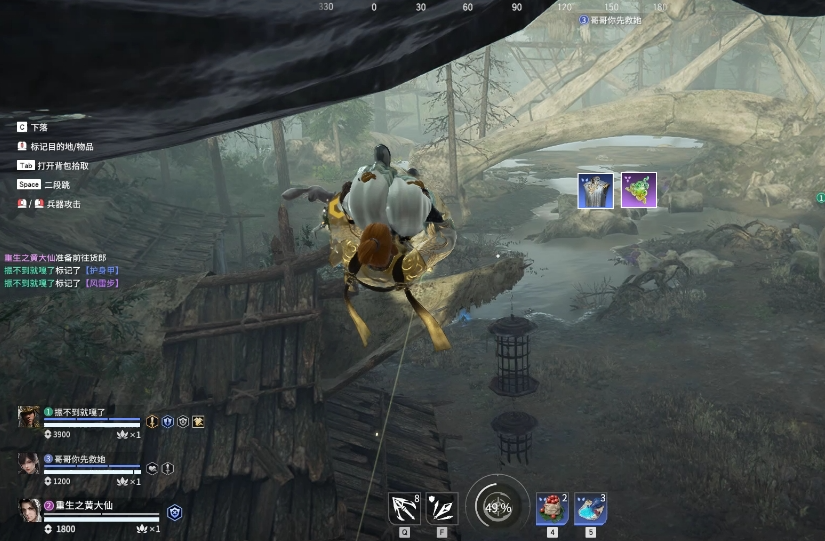This screenshot has width=825, height=541.
Task: Click the heart status icon beside 哥哥你先救她
Action: 153,467
